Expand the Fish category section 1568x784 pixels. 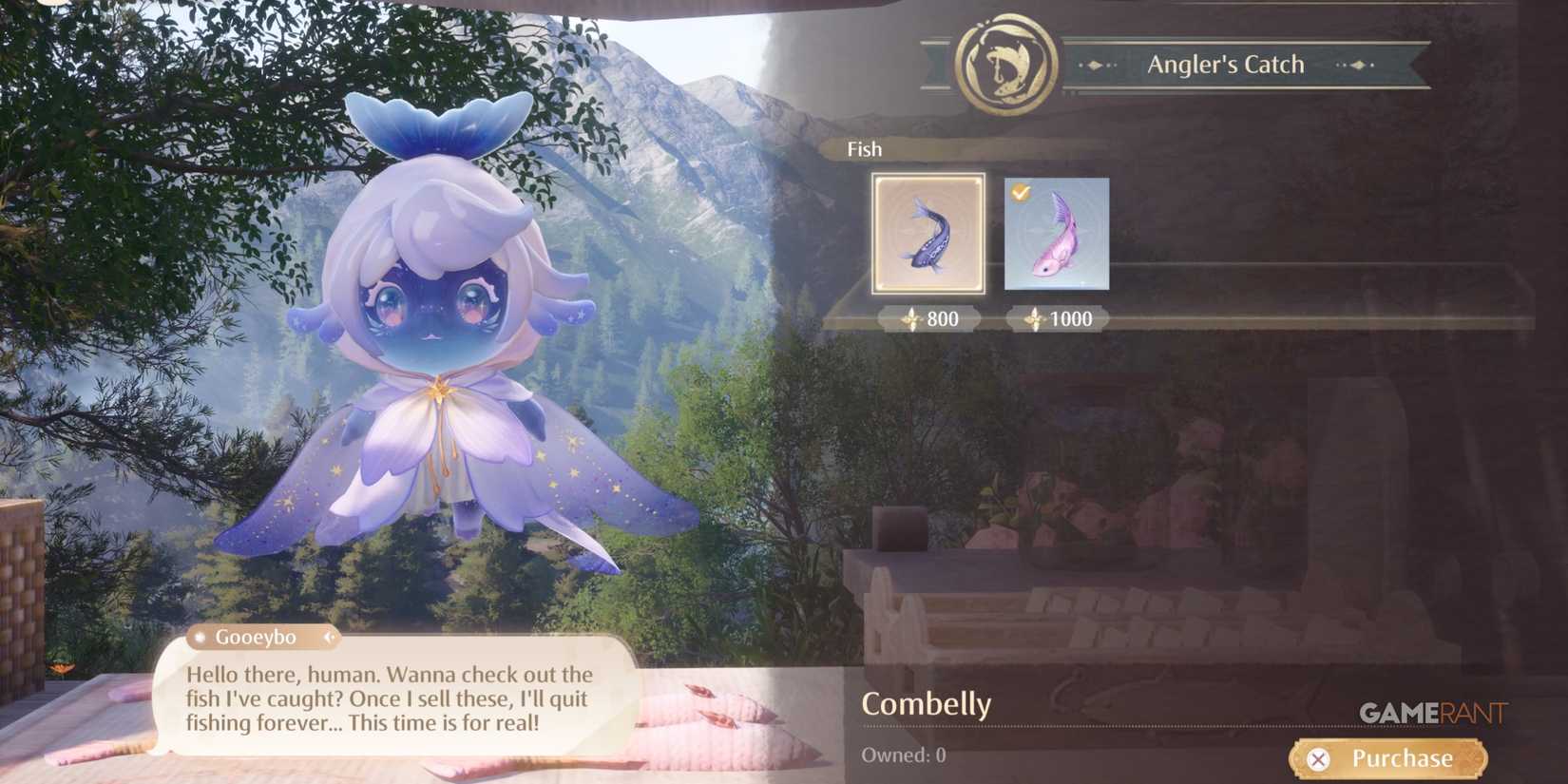tap(864, 149)
